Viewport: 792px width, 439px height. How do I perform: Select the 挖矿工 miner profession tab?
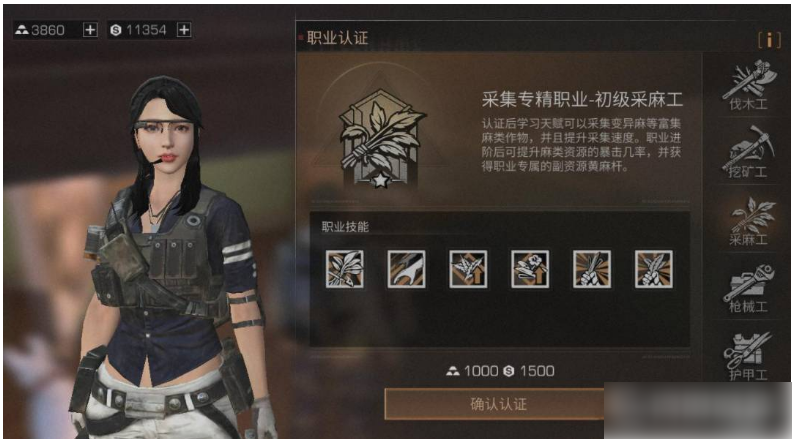(746, 155)
